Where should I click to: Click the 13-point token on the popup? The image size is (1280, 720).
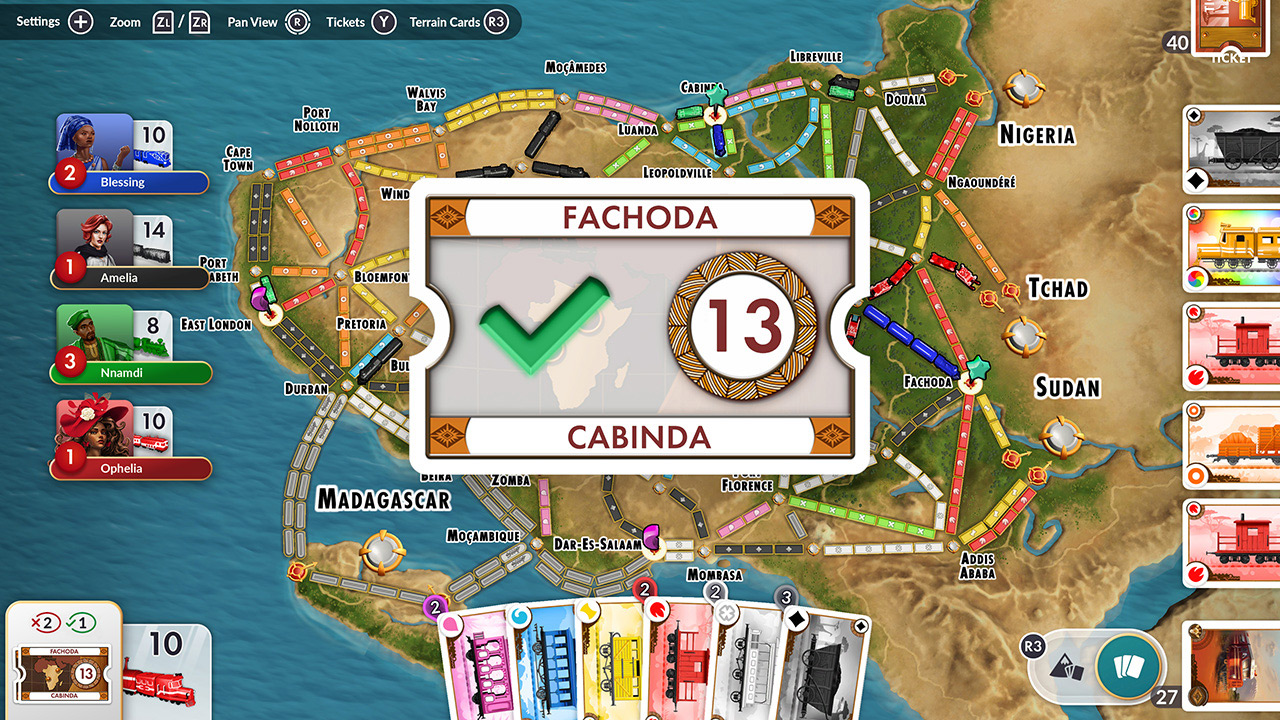click(x=744, y=327)
